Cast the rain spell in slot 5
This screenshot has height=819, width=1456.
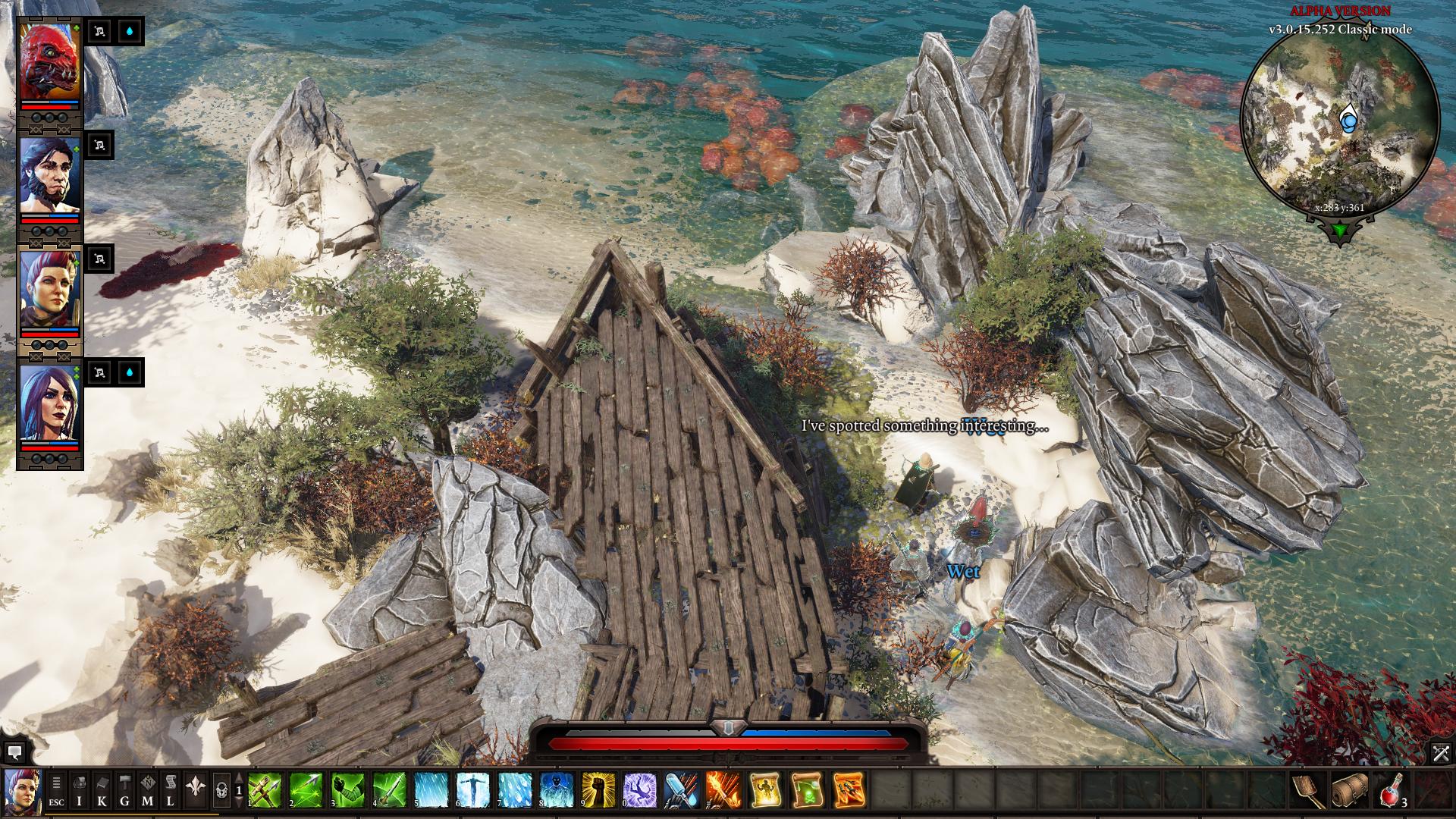pyautogui.click(x=431, y=790)
